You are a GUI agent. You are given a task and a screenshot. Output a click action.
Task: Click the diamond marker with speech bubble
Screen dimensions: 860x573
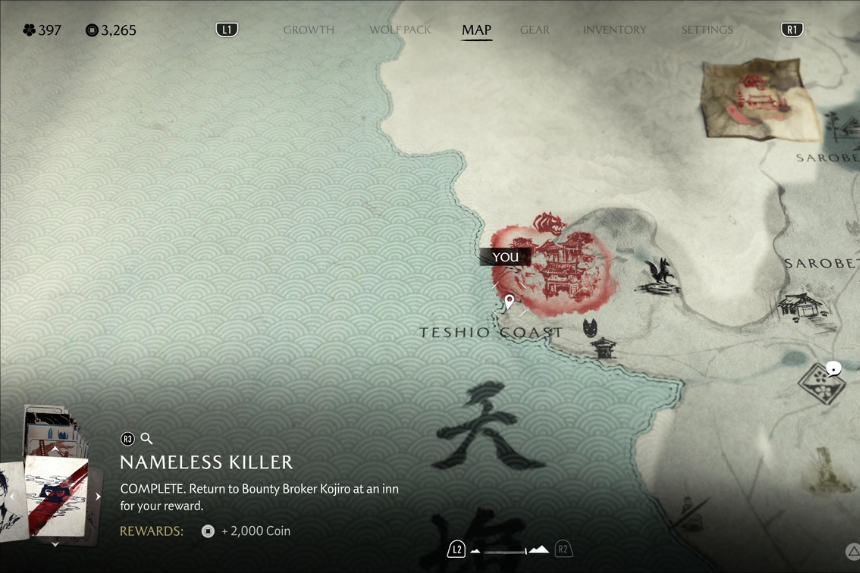(x=821, y=380)
